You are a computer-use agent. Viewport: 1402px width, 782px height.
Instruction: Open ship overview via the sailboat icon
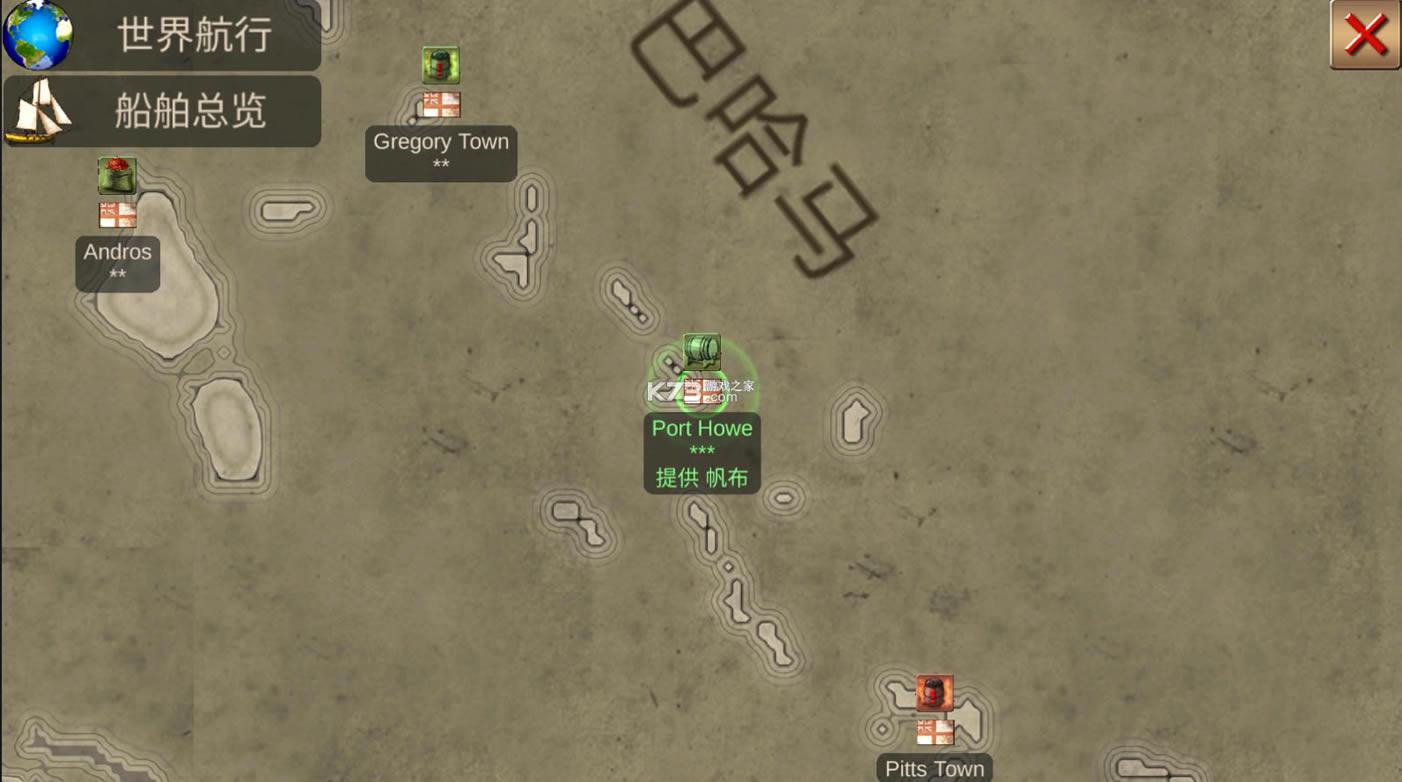[x=40, y=112]
